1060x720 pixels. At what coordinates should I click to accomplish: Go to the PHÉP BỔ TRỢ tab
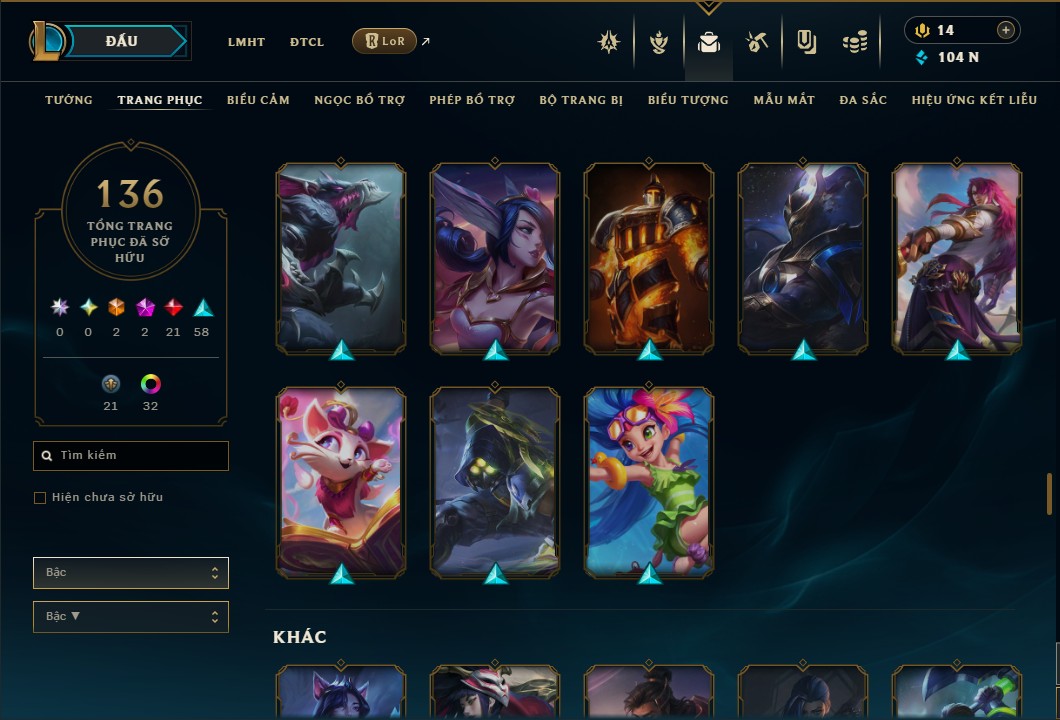(x=472, y=100)
